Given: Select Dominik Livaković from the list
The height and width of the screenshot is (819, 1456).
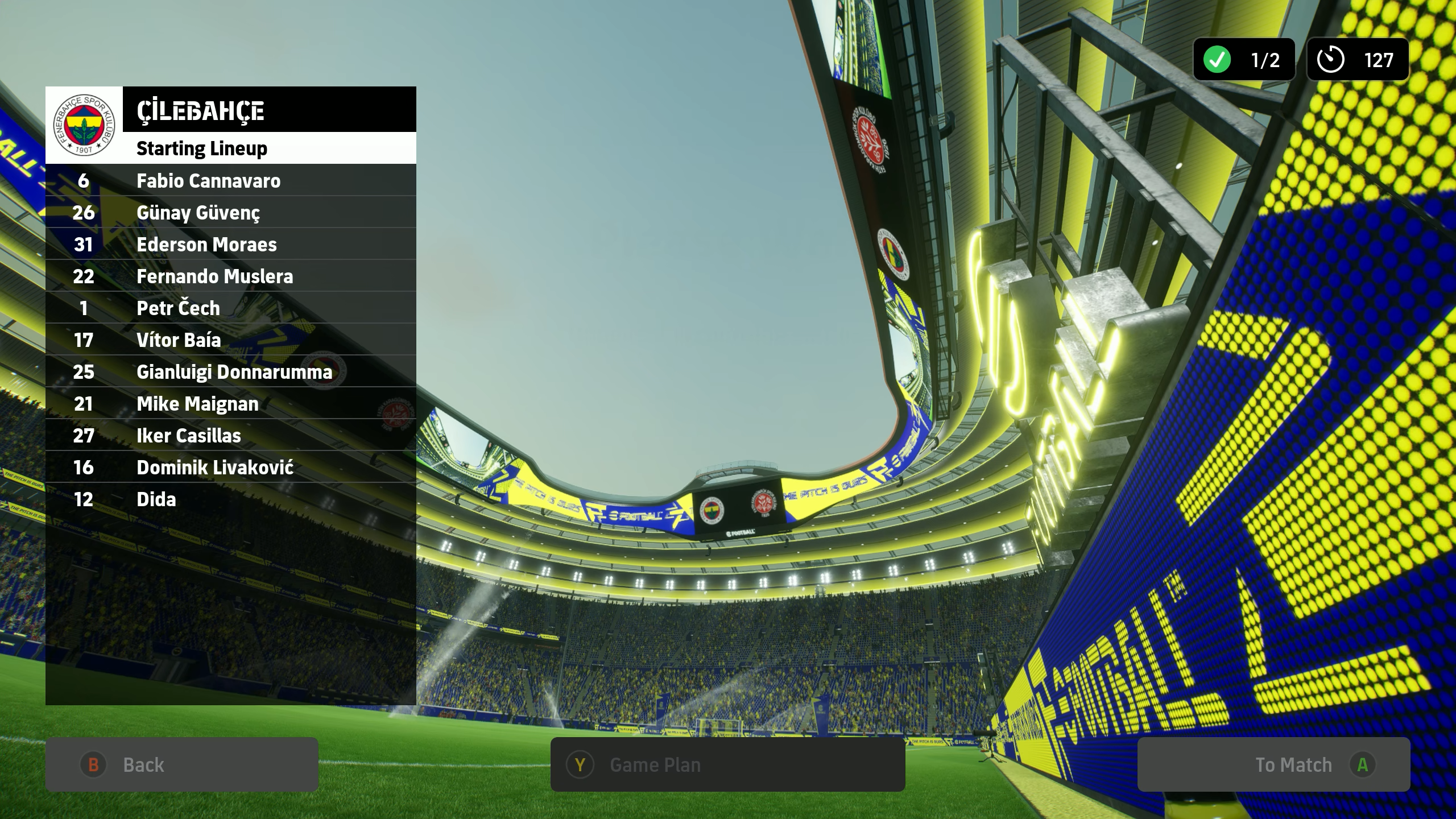Looking at the screenshot, I should click(x=231, y=468).
